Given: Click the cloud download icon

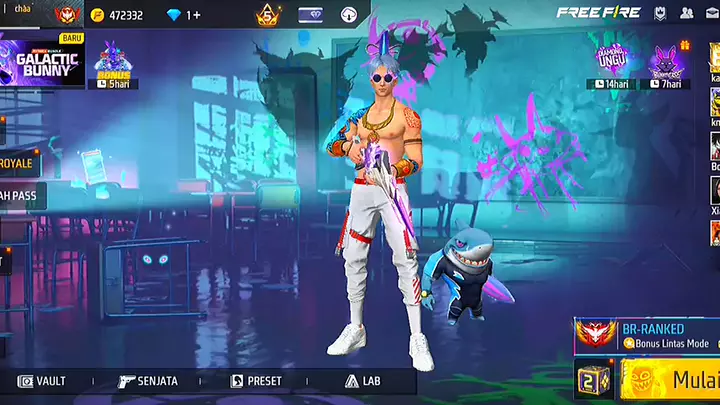Looking at the screenshot, I should (348, 15).
